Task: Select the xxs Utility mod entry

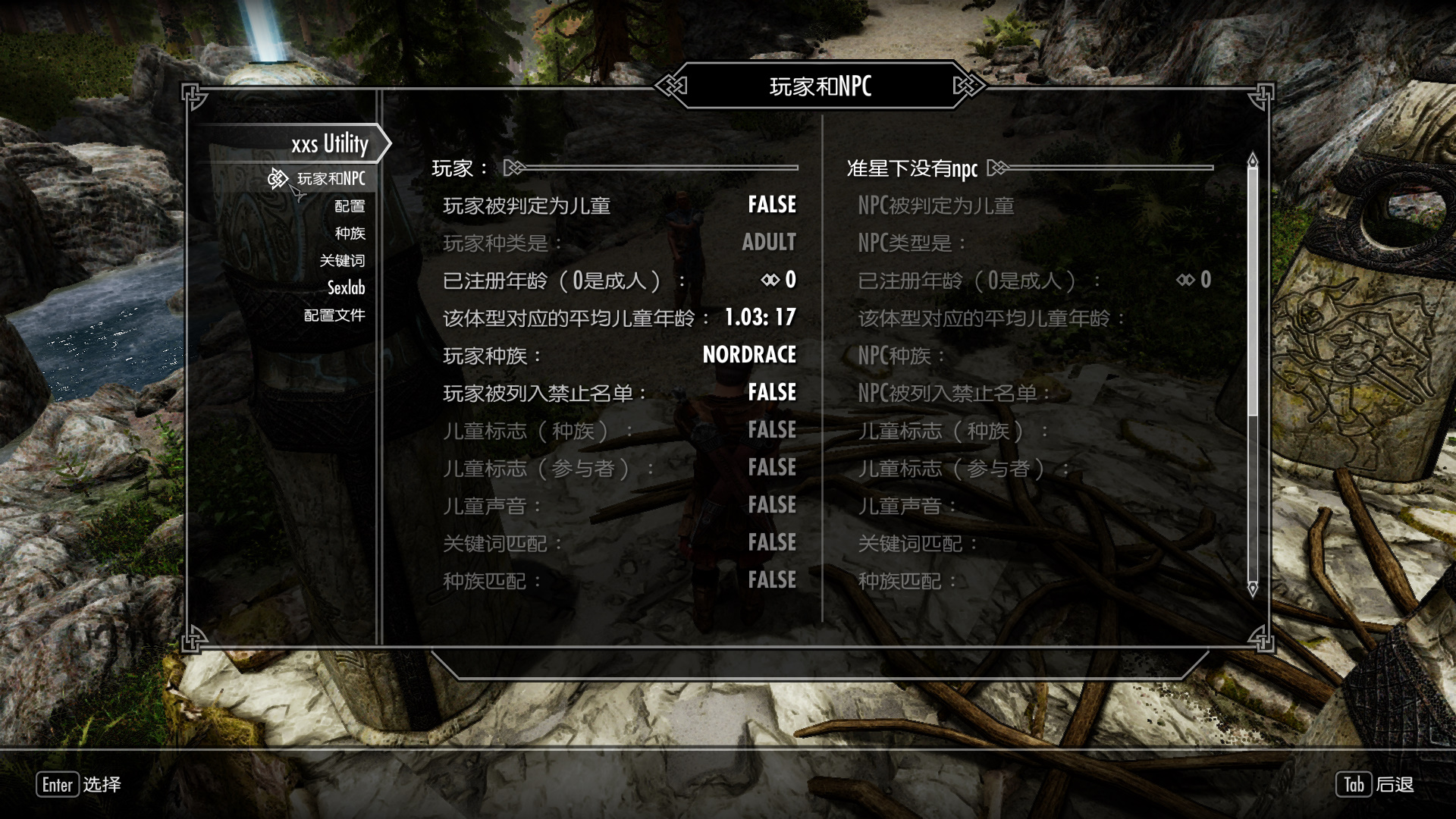Action: (329, 143)
